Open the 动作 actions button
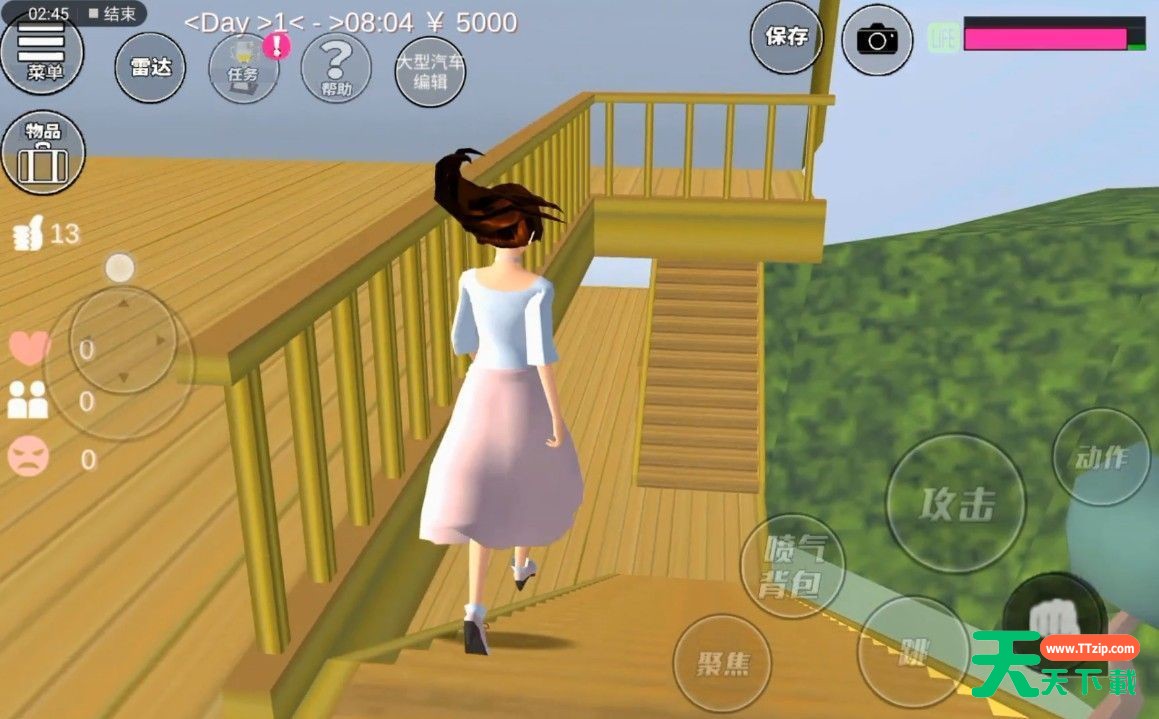The width and height of the screenshot is (1159, 719). [1101, 457]
